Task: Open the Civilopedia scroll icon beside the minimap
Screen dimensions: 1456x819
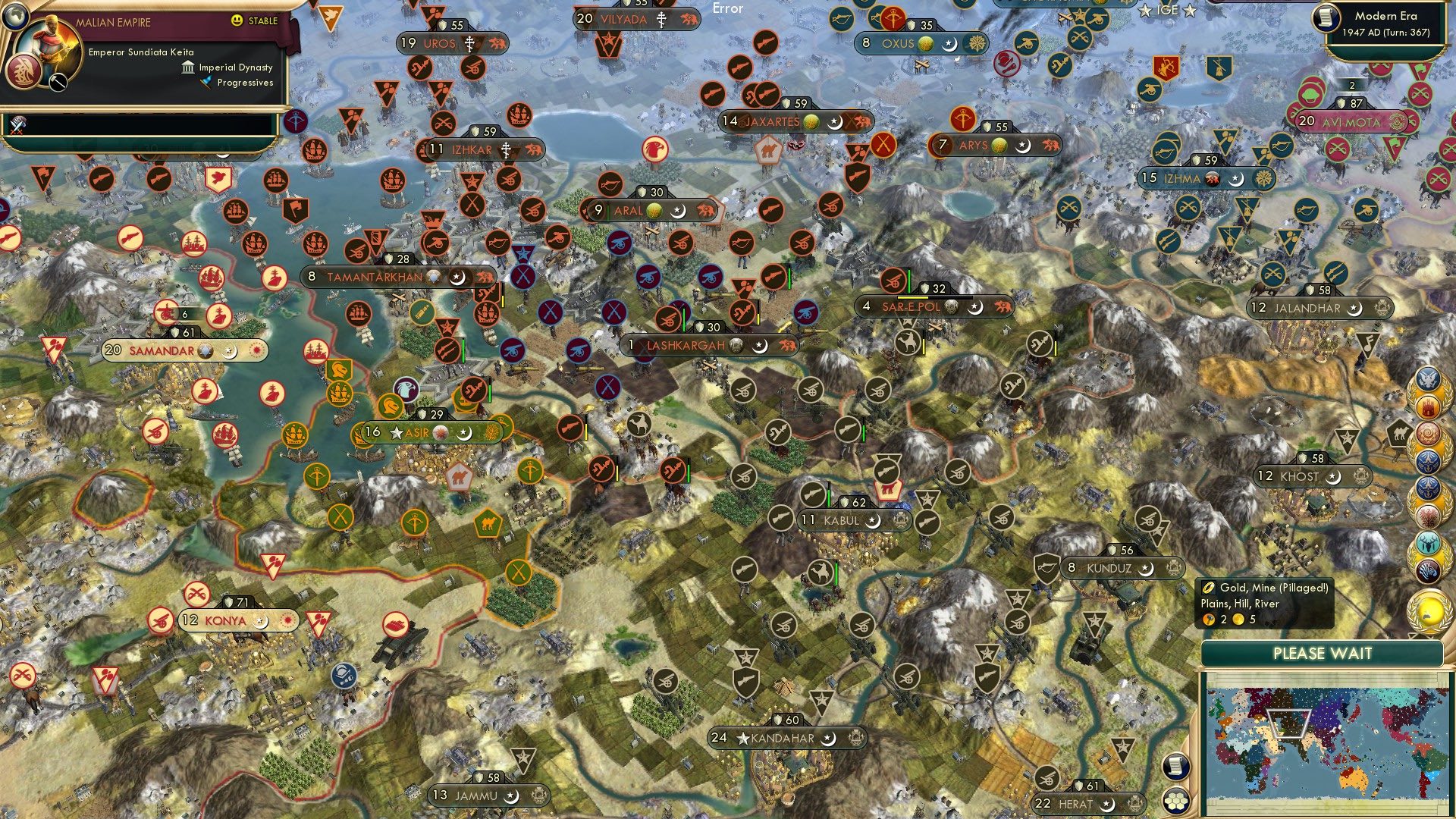Action: pyautogui.click(x=1175, y=767)
